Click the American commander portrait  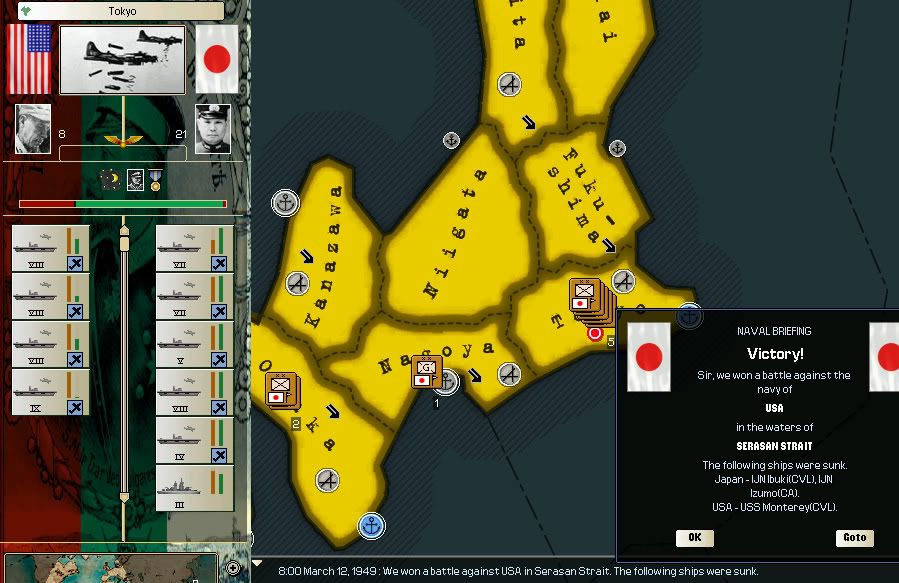(33, 129)
